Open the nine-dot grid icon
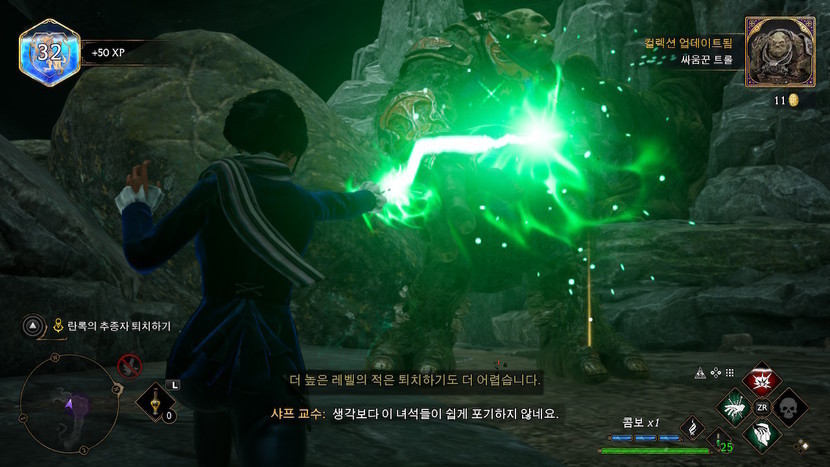The image size is (830, 467). click(730, 373)
